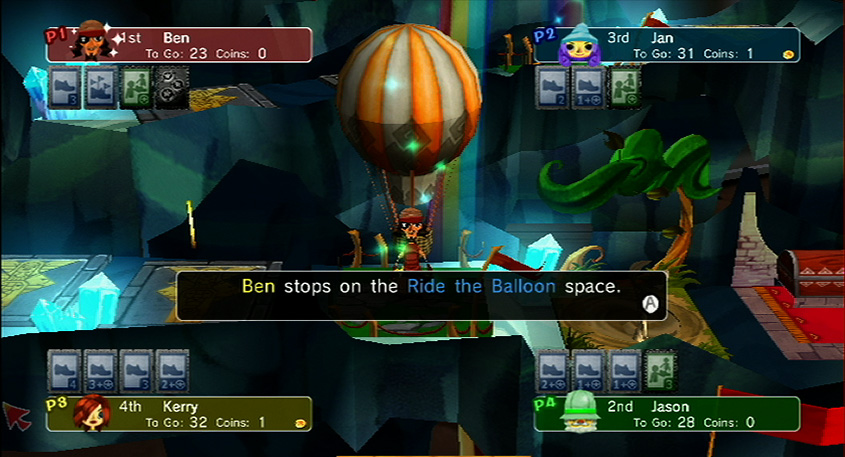This screenshot has width=845, height=457.
Task: Choose Jan's boot card marked 1+
Action: point(587,85)
